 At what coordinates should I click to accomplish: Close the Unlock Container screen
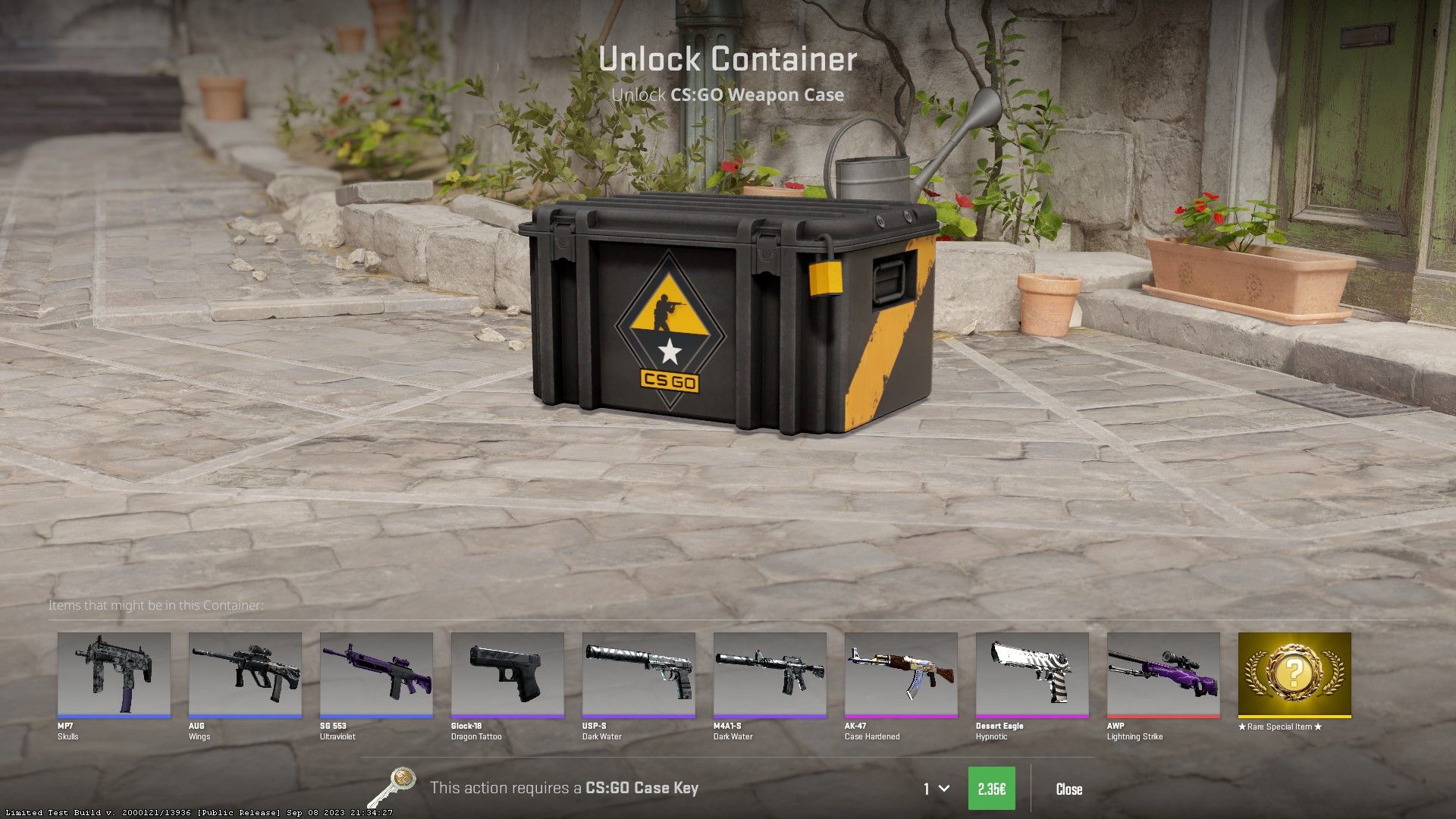click(1068, 789)
